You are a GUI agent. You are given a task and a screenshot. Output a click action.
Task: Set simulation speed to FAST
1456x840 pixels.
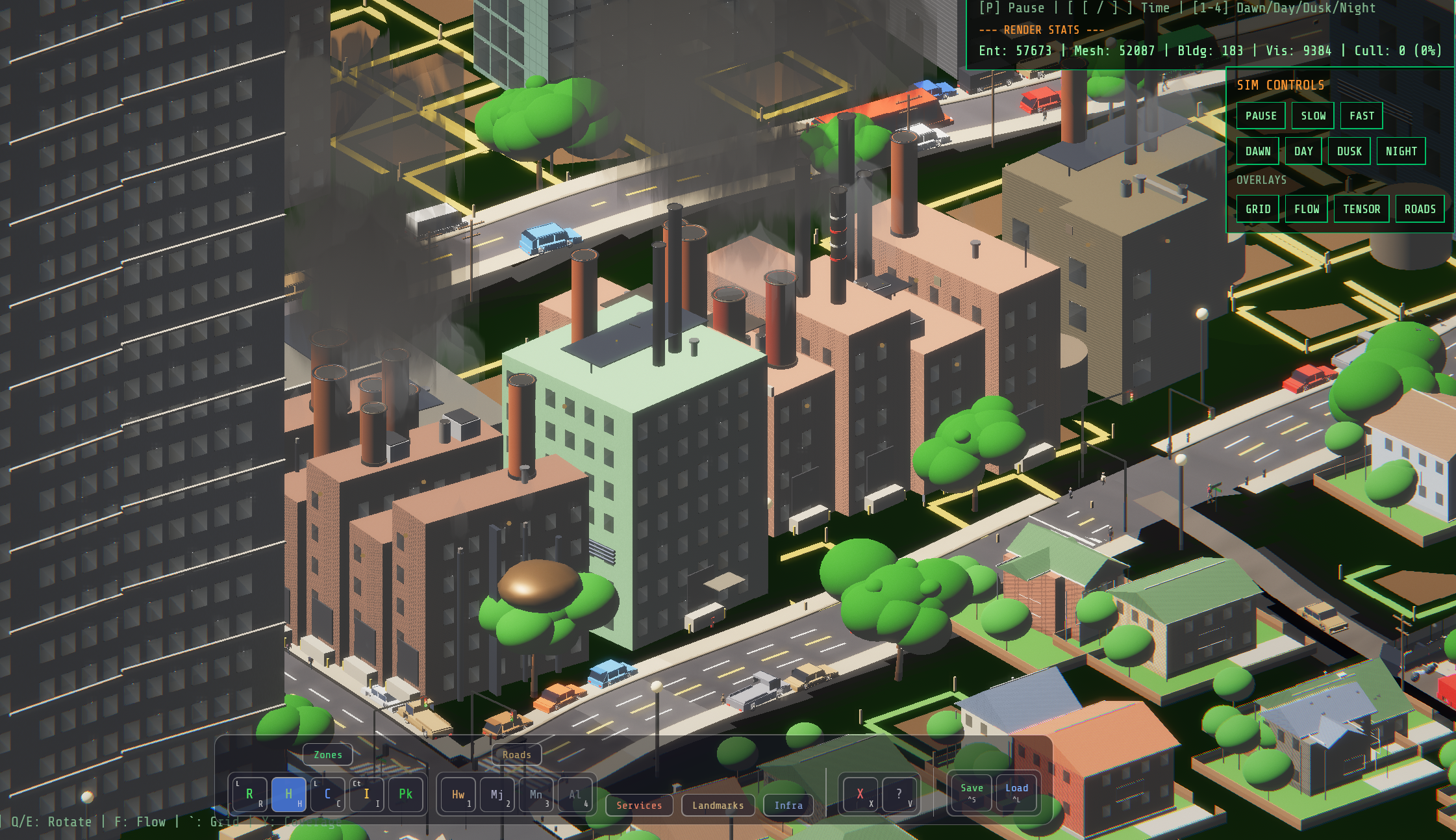(x=1361, y=115)
